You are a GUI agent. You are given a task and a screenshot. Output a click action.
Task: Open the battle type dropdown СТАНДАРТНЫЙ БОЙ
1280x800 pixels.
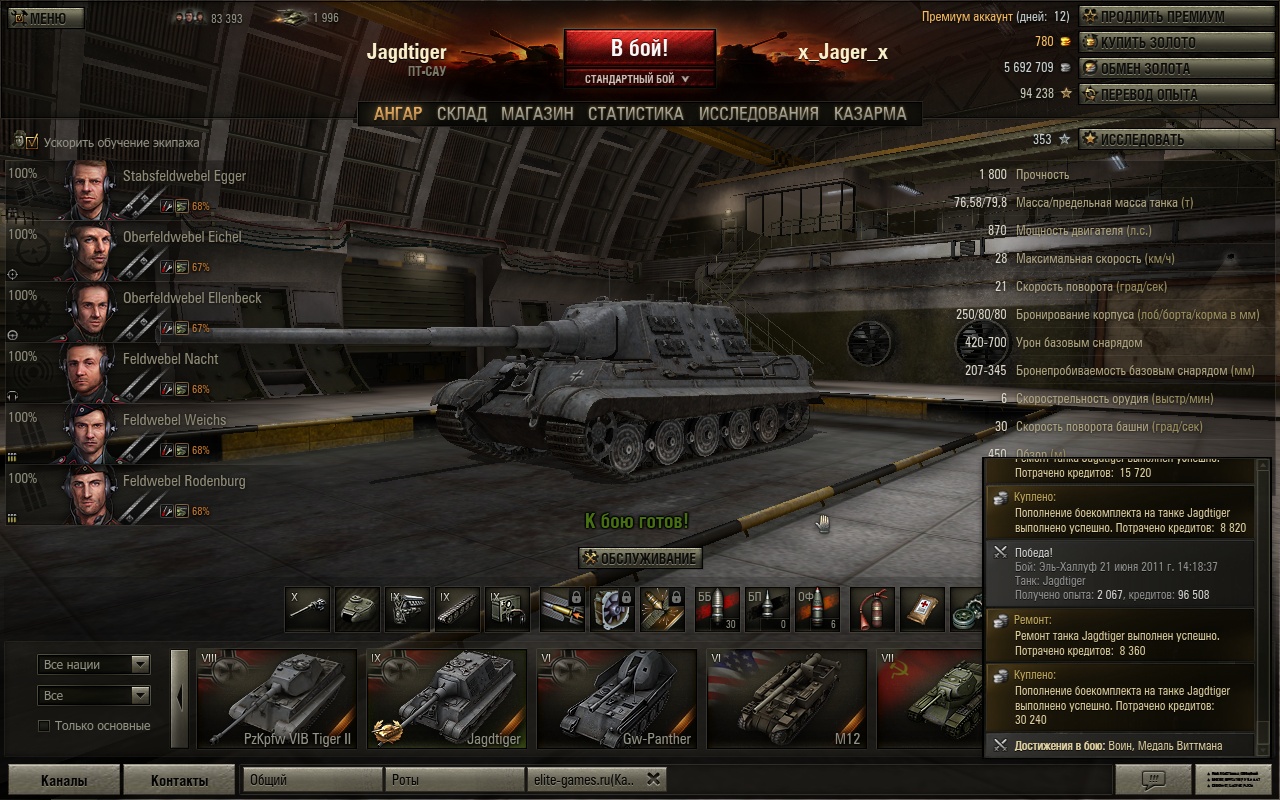tap(638, 78)
